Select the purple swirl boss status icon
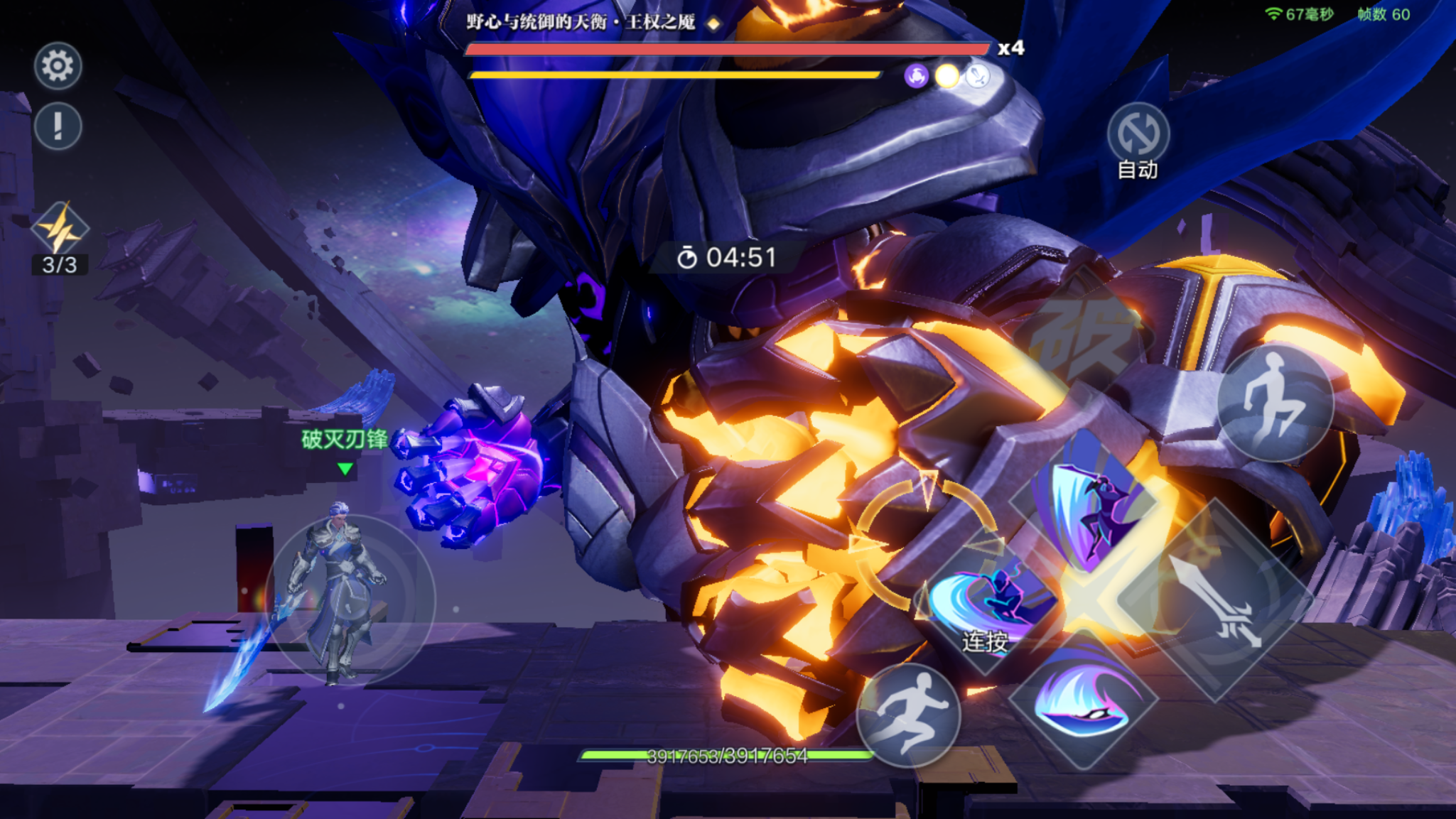The width and height of the screenshot is (1456, 819). pos(916,76)
